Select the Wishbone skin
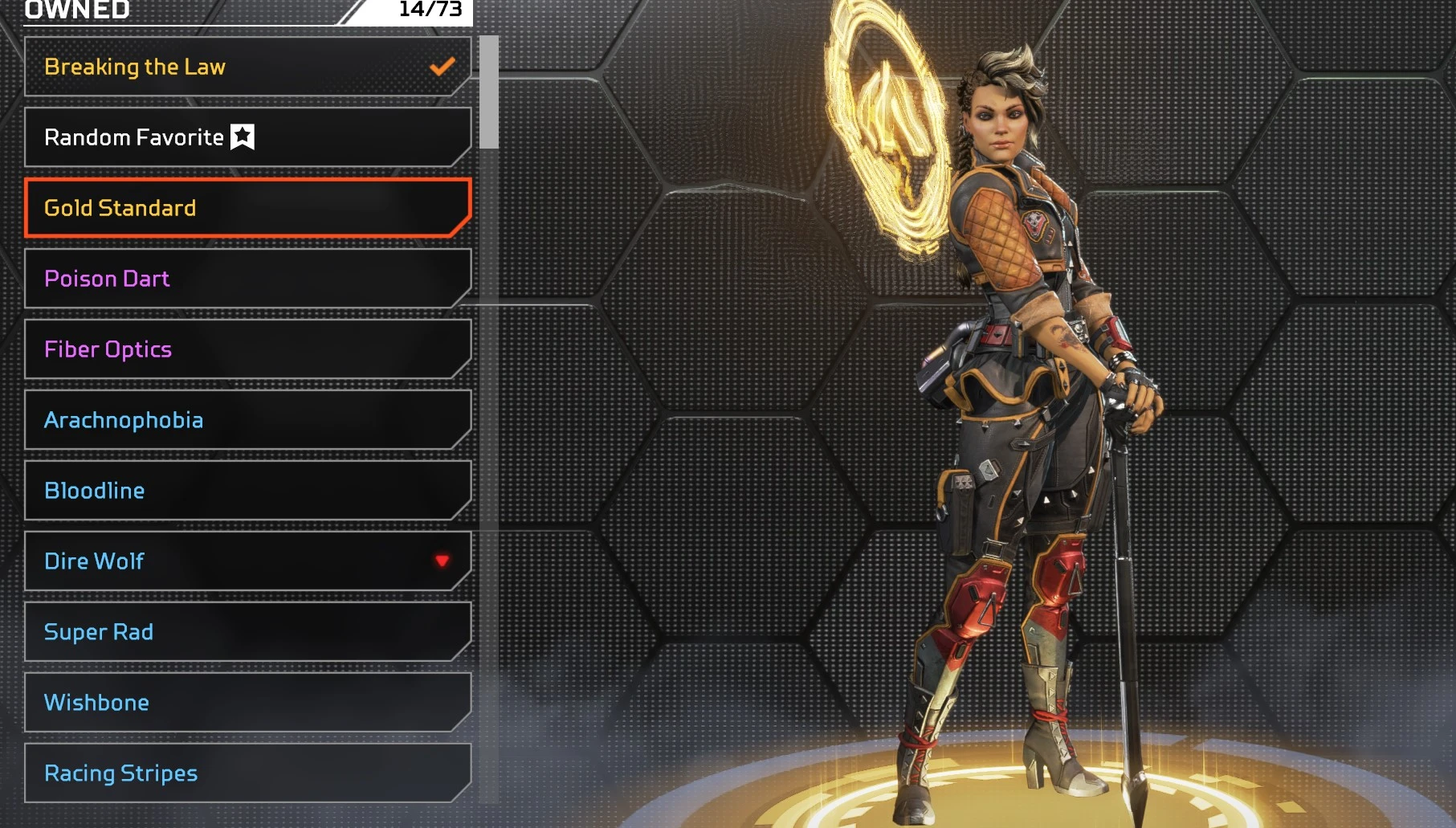The image size is (1456, 828). pos(247,703)
